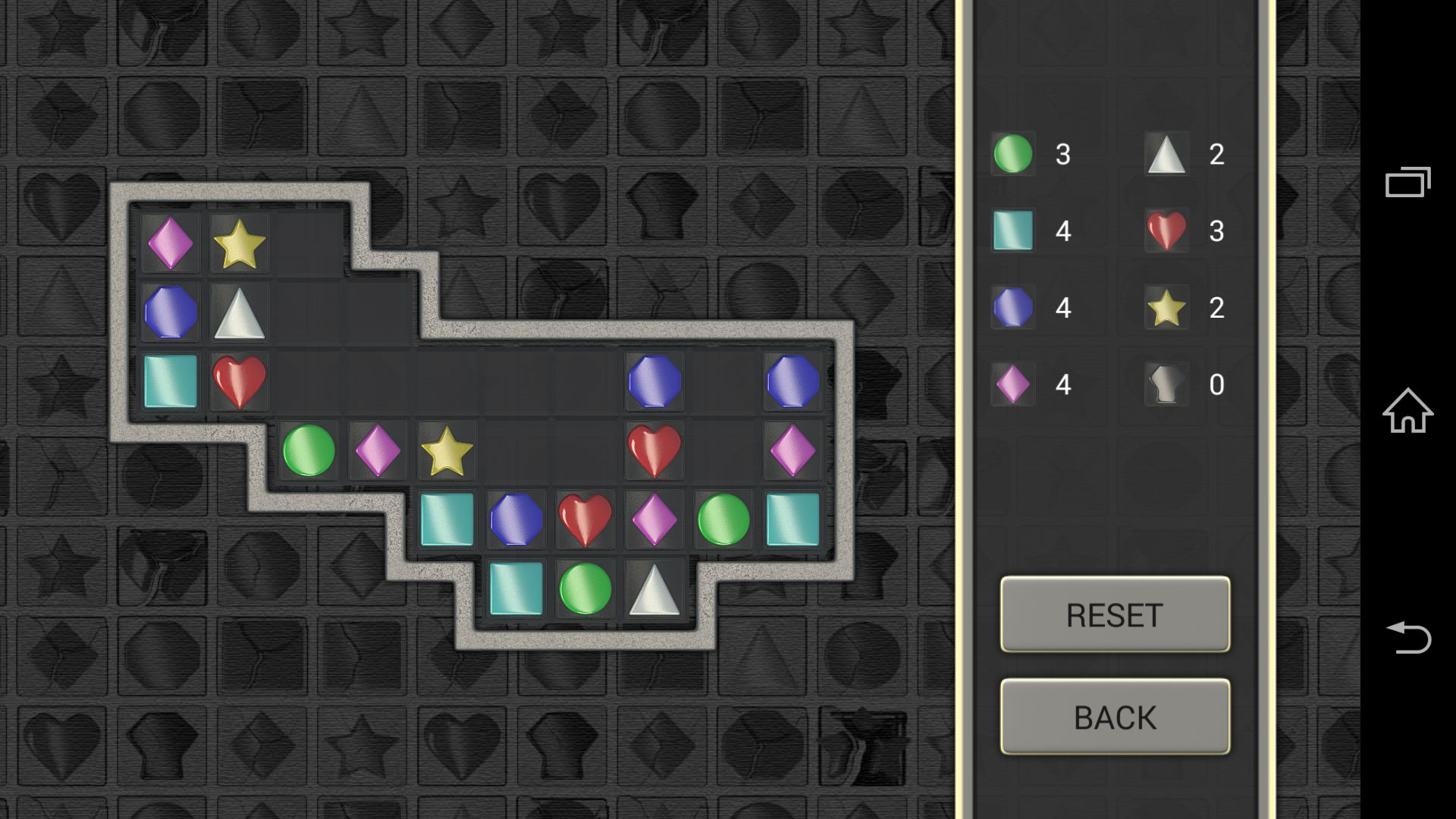Choose the gray piece with zero count
The width and height of the screenshot is (1456, 819).
pyautogui.click(x=1166, y=384)
